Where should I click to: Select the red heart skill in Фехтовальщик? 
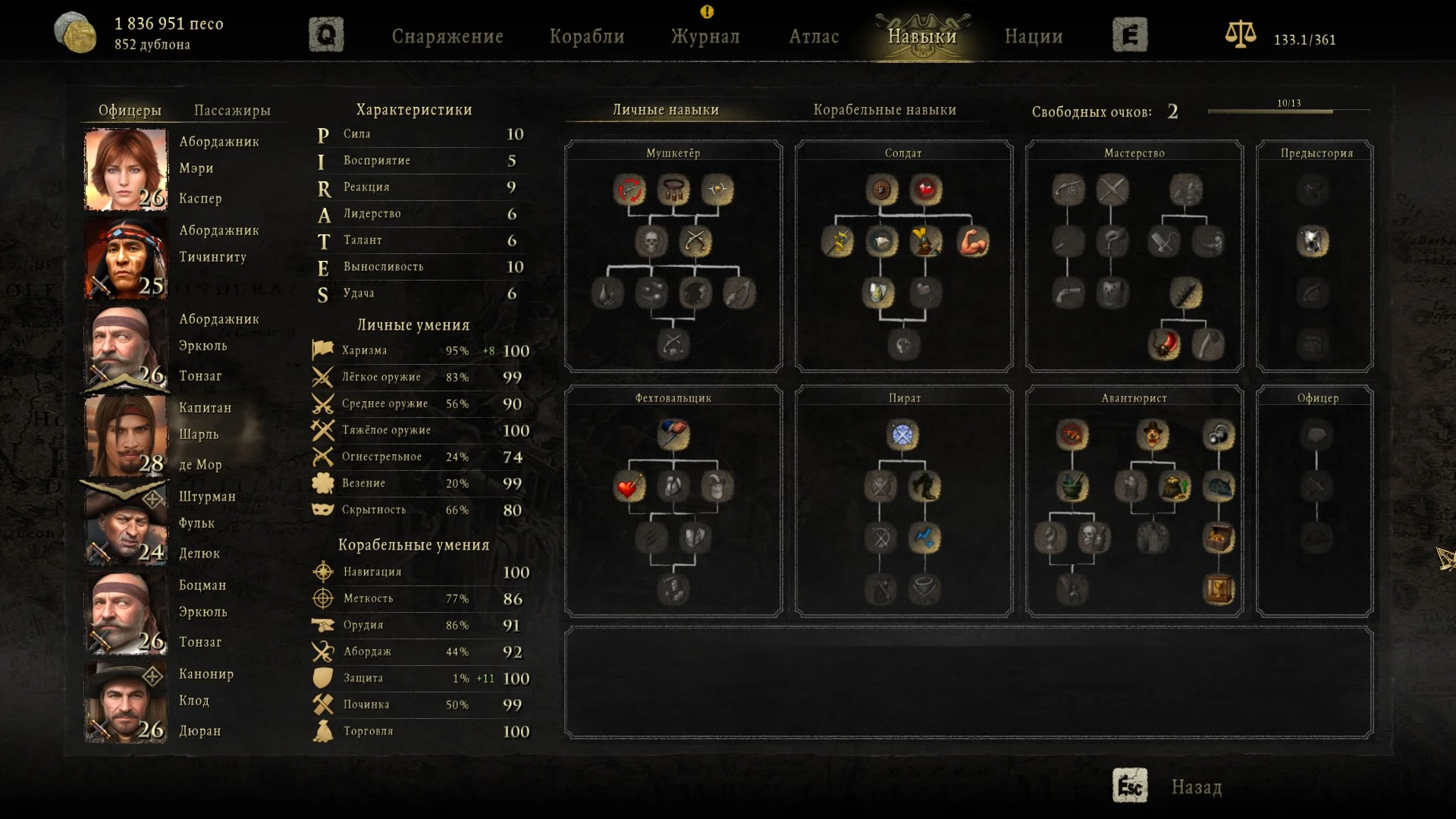click(629, 487)
